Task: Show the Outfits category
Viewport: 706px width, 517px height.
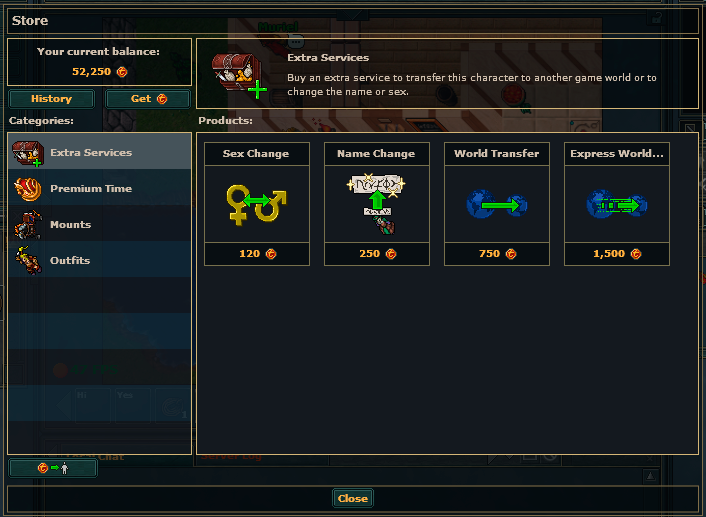Action: point(99,261)
